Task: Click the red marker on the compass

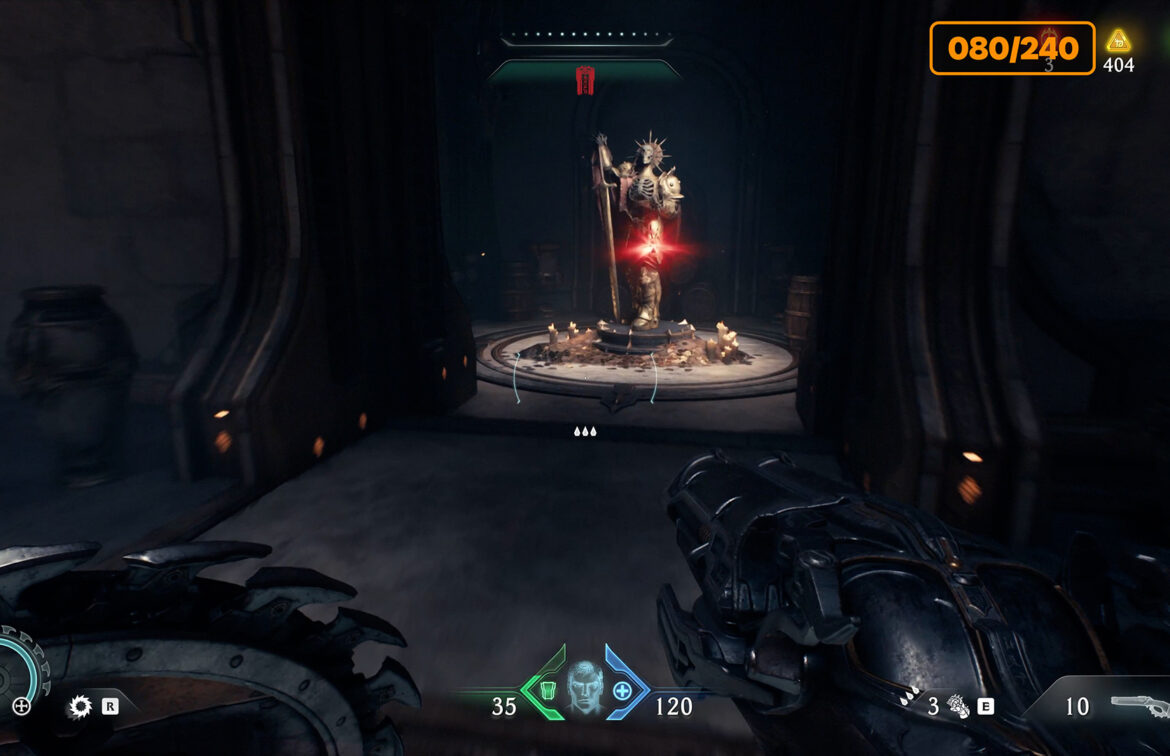Action: (x=585, y=80)
